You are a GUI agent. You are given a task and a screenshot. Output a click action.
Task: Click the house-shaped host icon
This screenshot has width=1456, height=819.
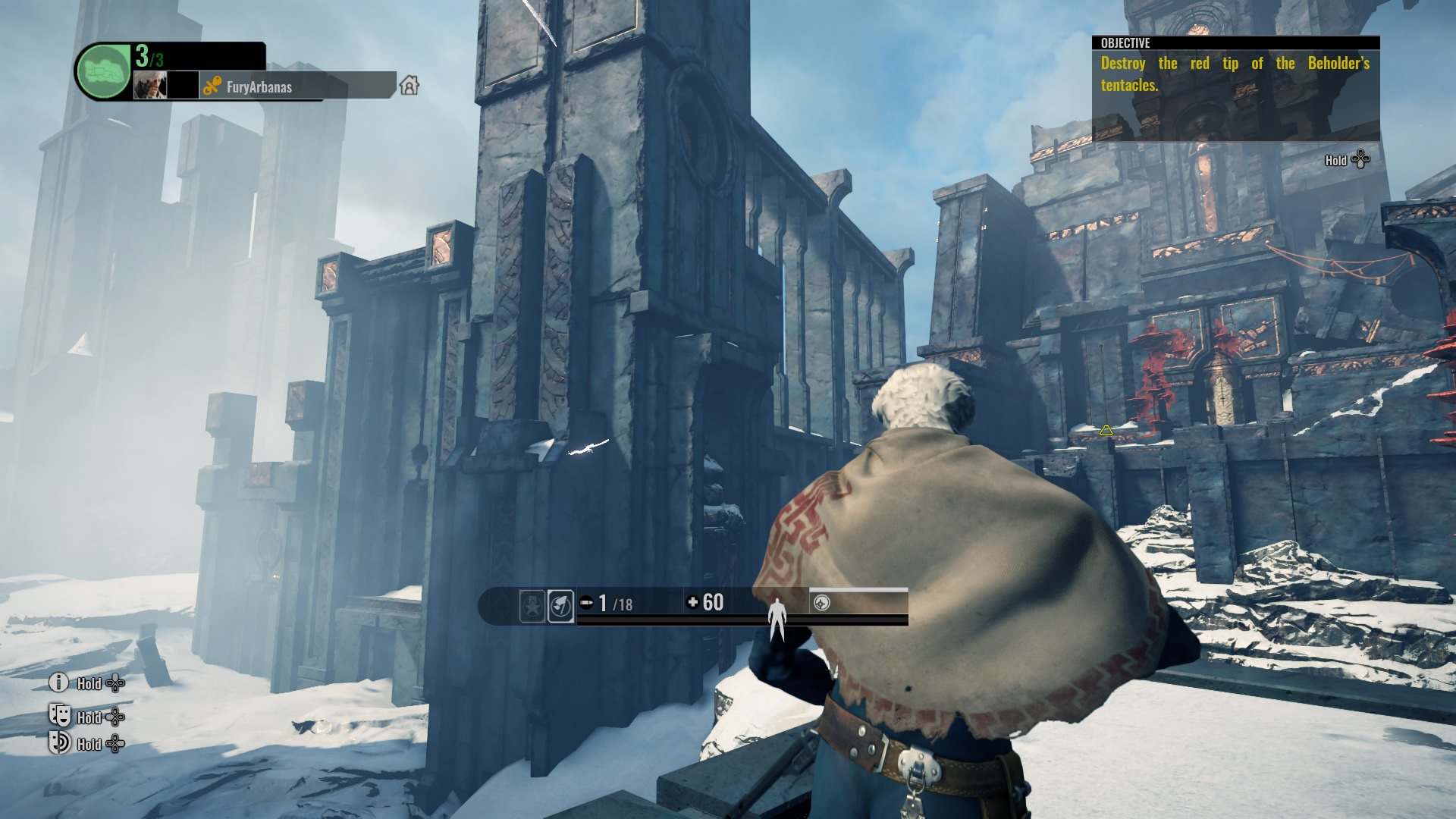409,85
